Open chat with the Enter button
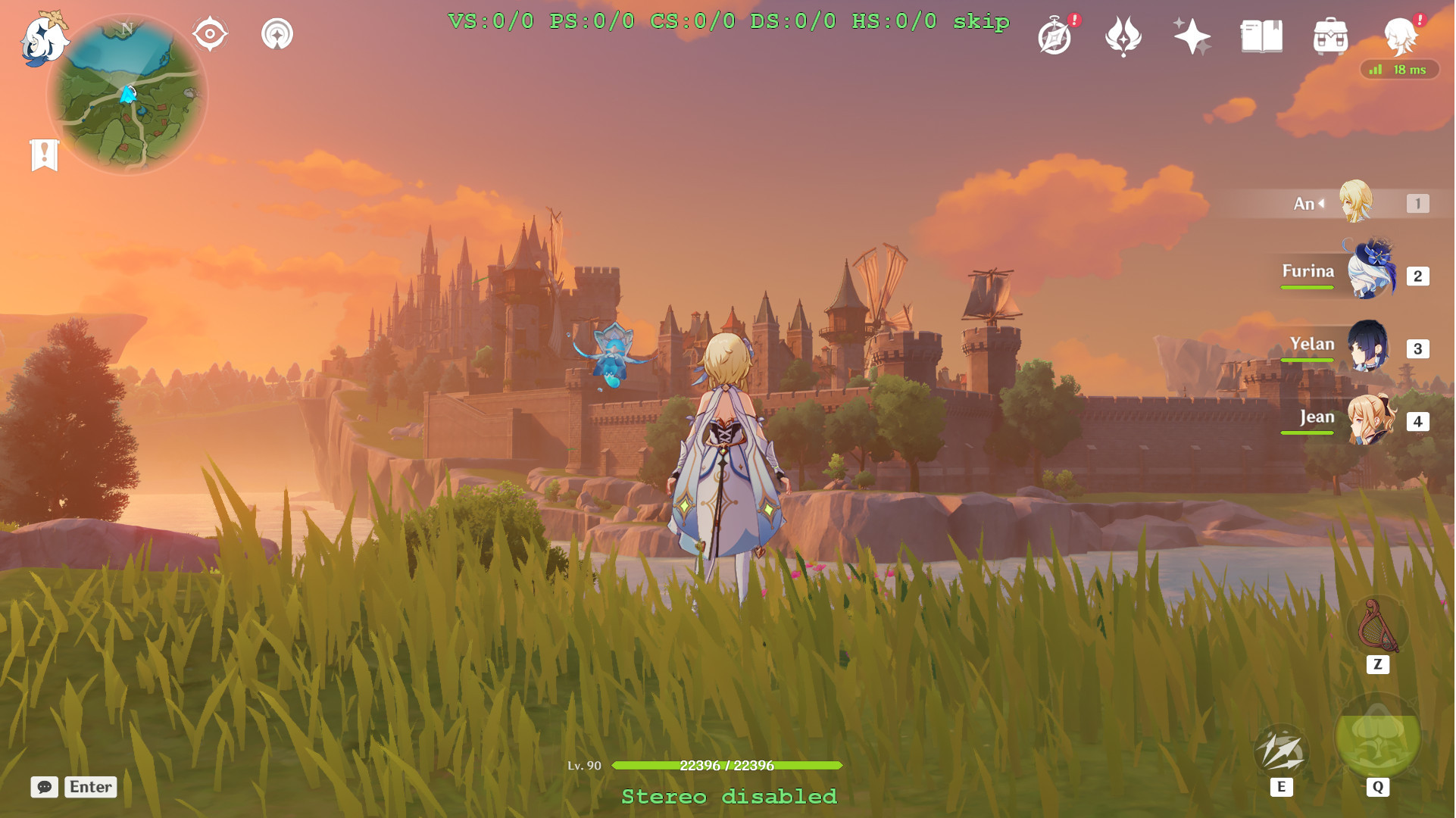 89,788
